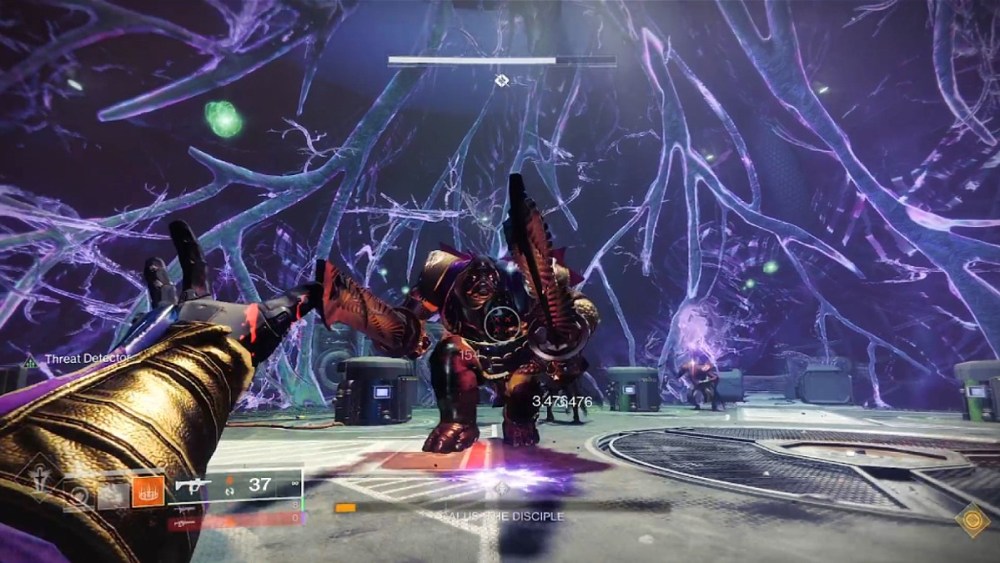Select the red heavy weapon slot
Screen dimensions: 1000x563
click(x=184, y=520)
